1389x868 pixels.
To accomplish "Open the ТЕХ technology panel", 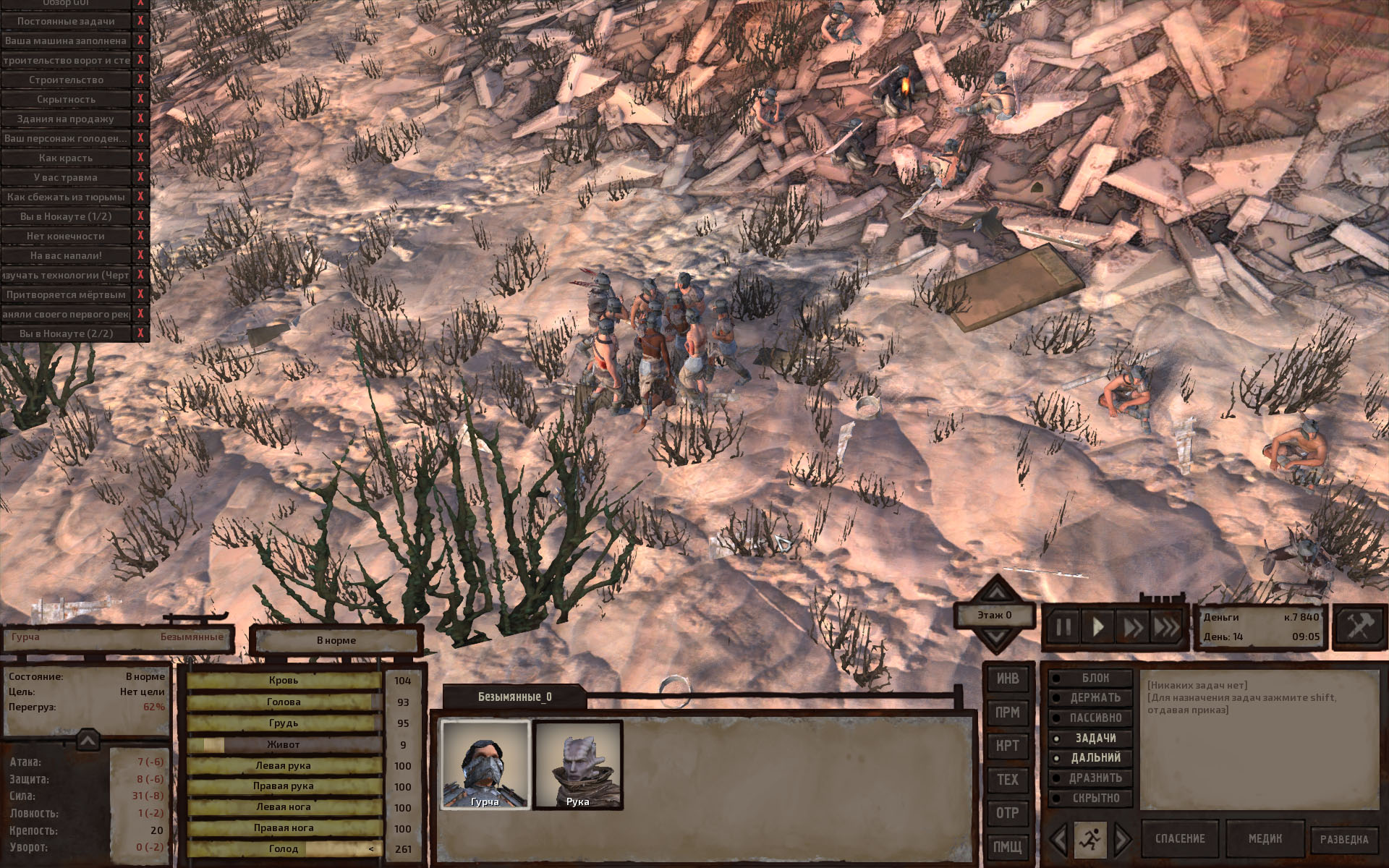I will click(1007, 780).
